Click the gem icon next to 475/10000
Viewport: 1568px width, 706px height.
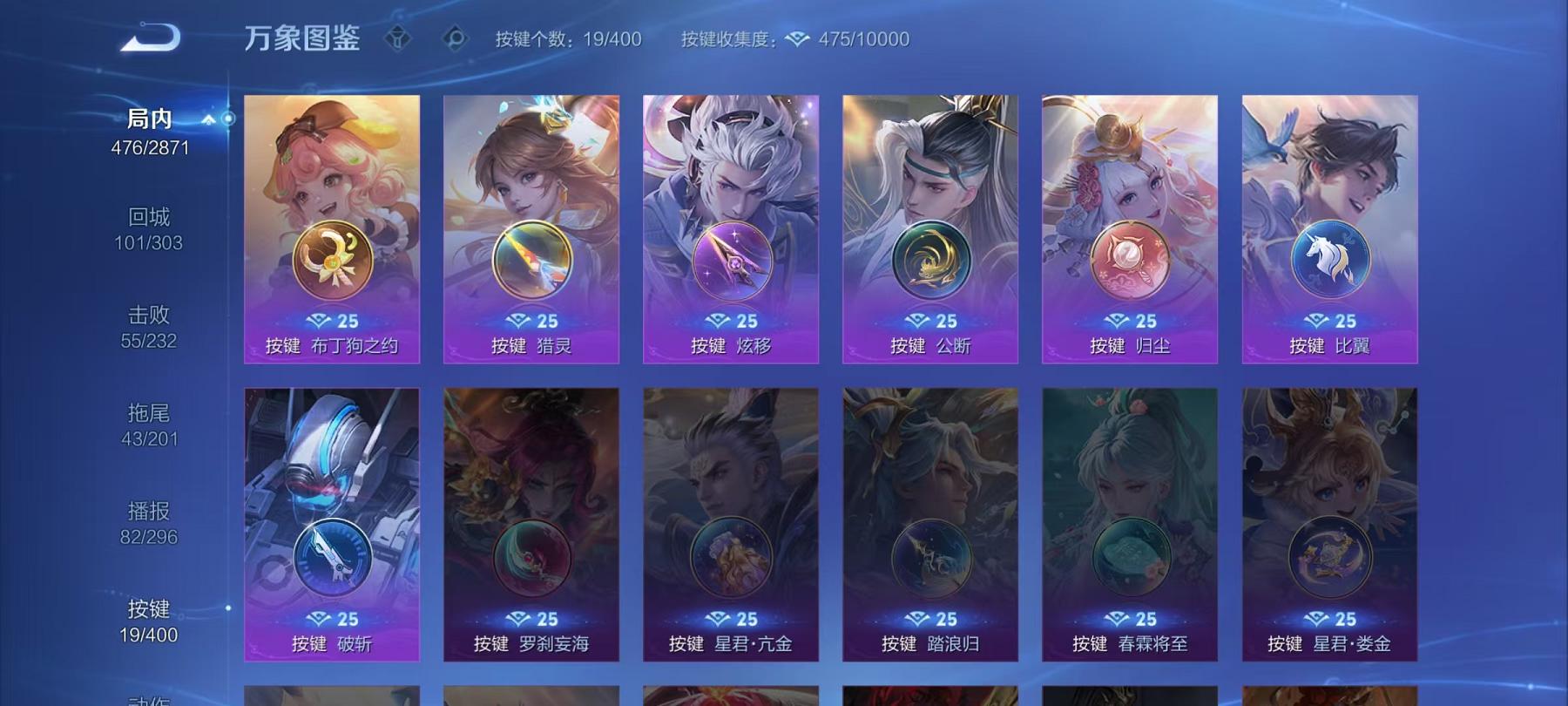[x=795, y=38]
